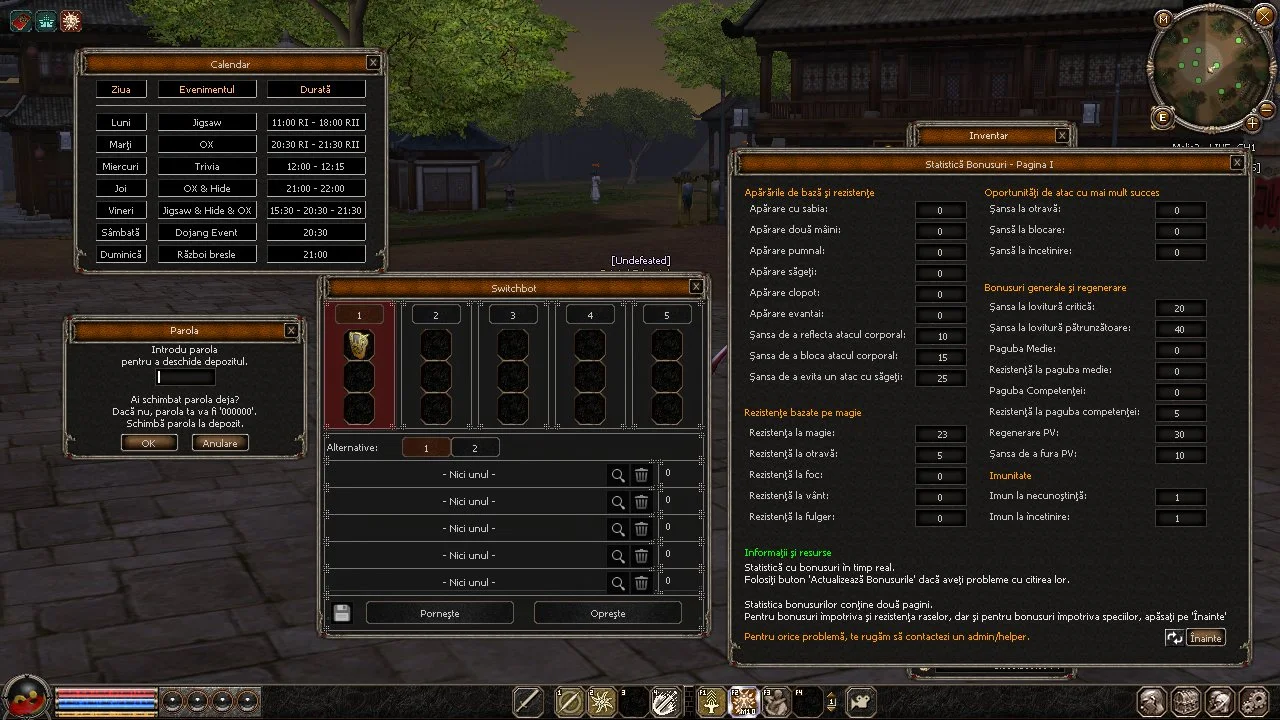Activate the F1 skill on the hotbar
The height and width of the screenshot is (720, 1280).
coord(712,702)
